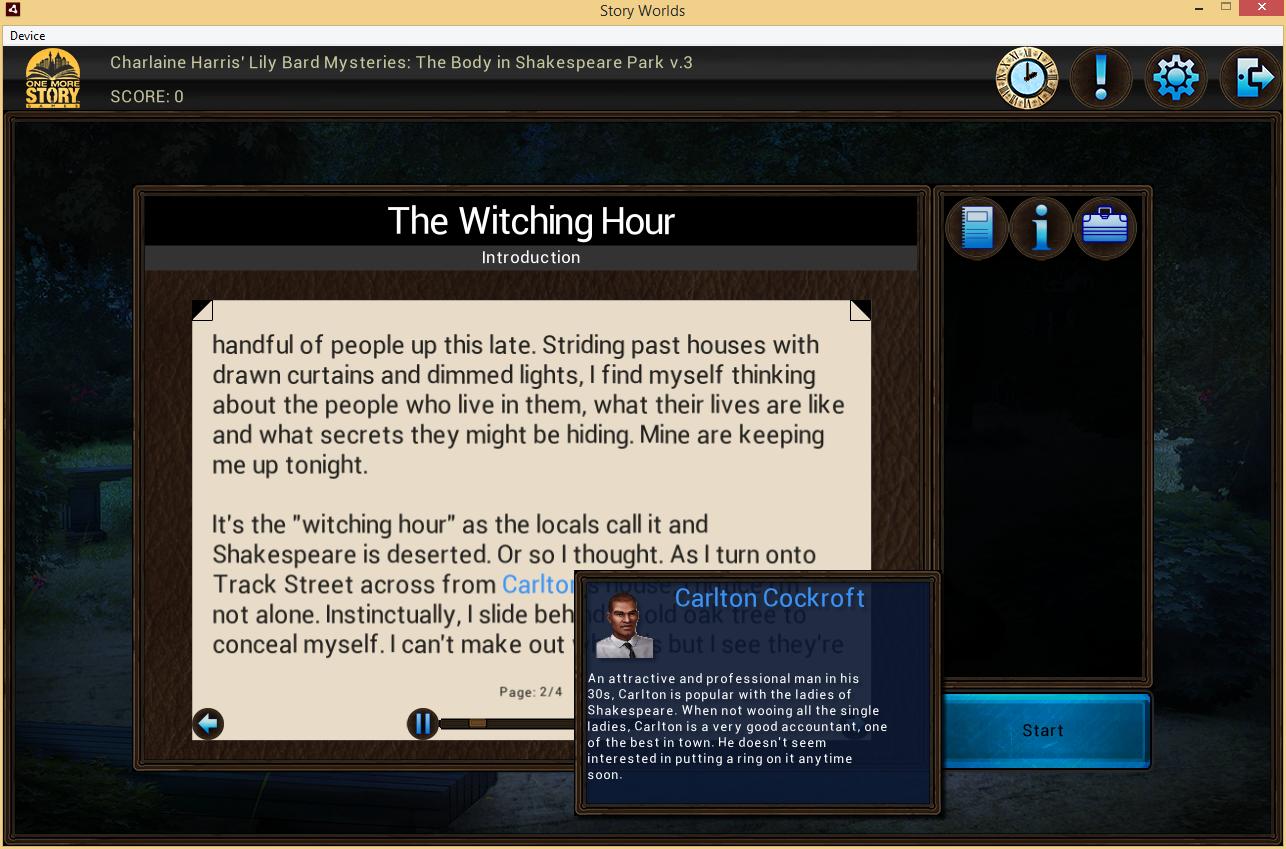Open the Device menu
1286x849 pixels.
pos(28,36)
